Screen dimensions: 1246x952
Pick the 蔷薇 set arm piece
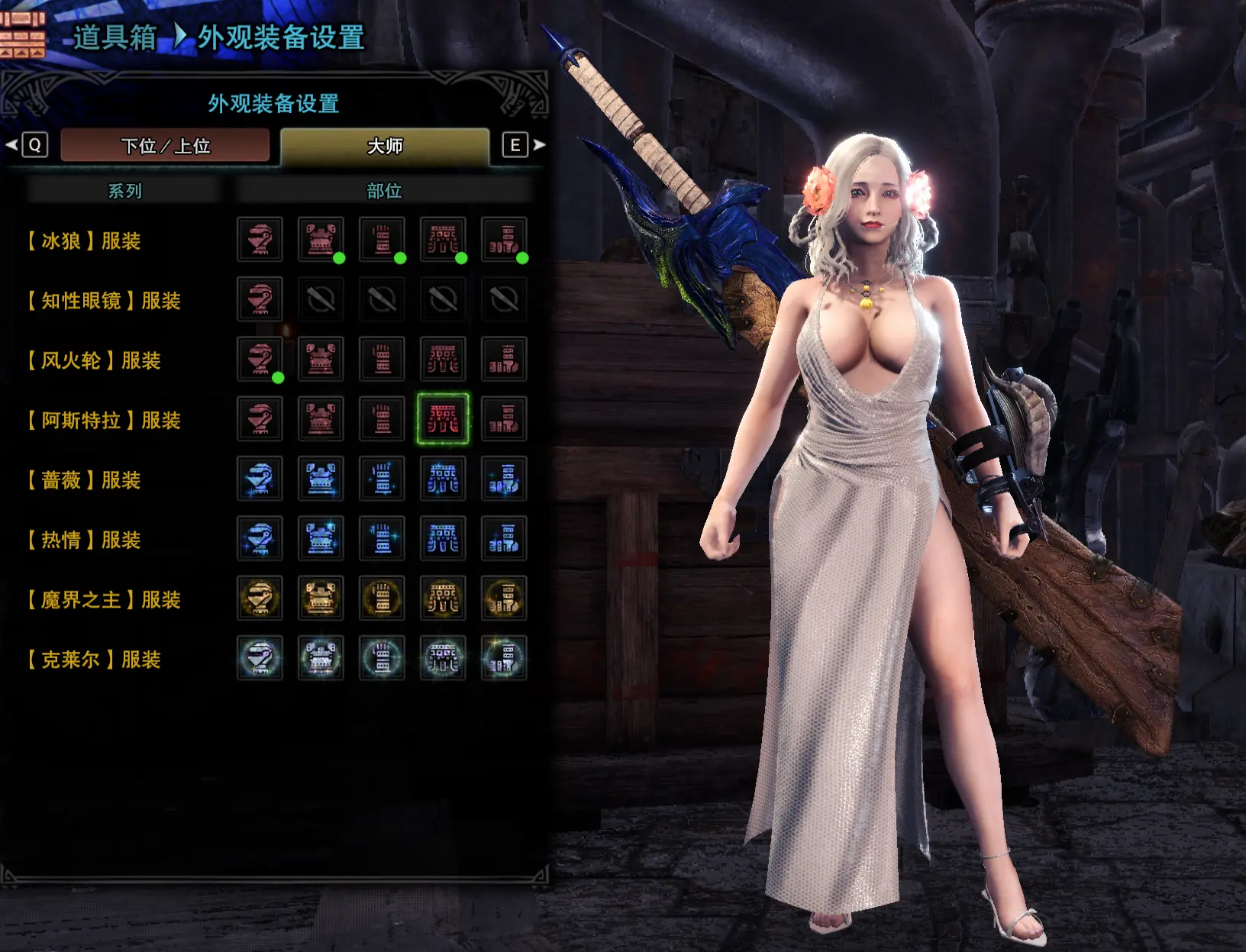pyautogui.click(x=382, y=479)
